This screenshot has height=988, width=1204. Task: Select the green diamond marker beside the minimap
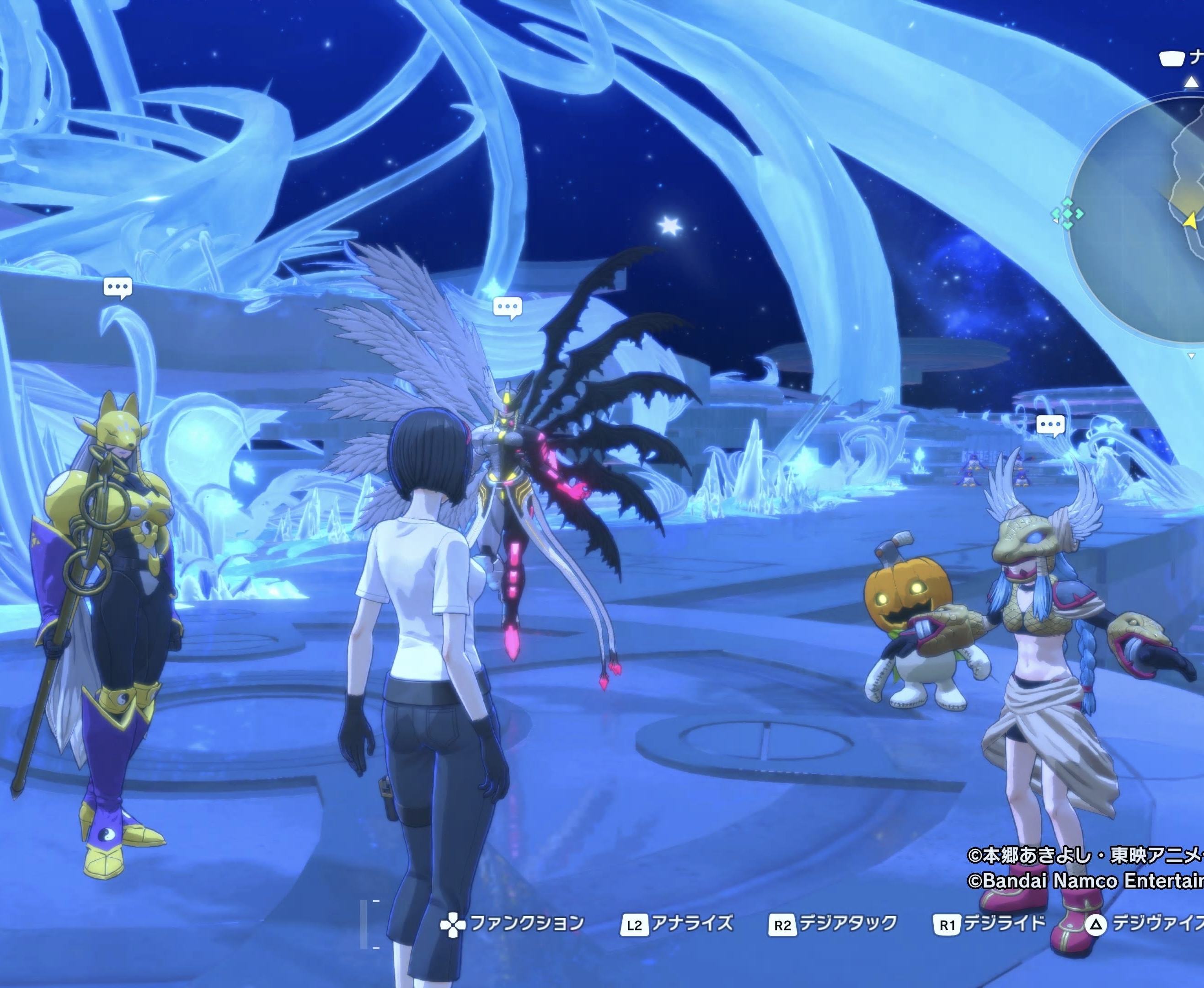pos(1067,214)
